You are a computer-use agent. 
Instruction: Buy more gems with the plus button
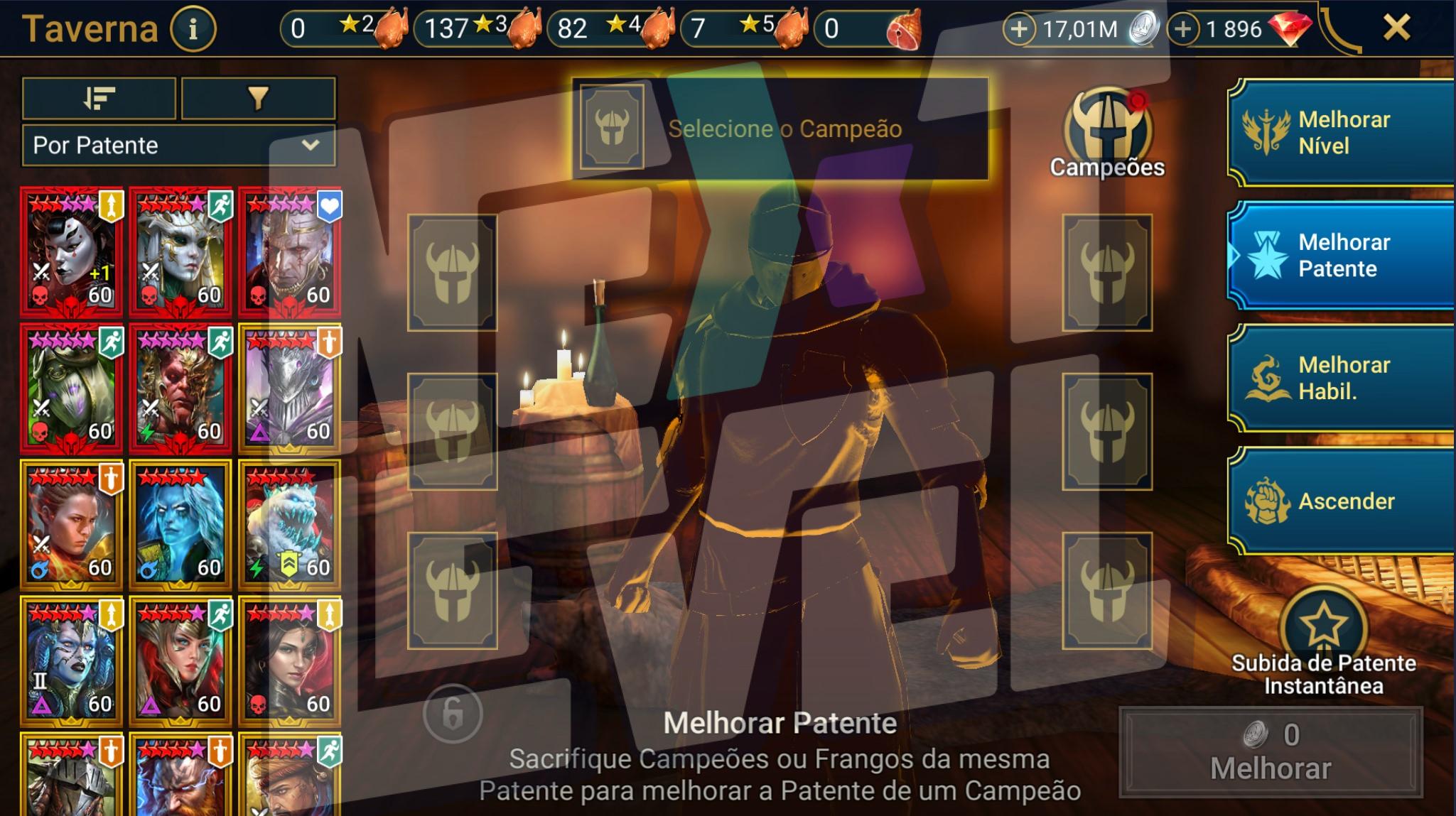[1182, 29]
